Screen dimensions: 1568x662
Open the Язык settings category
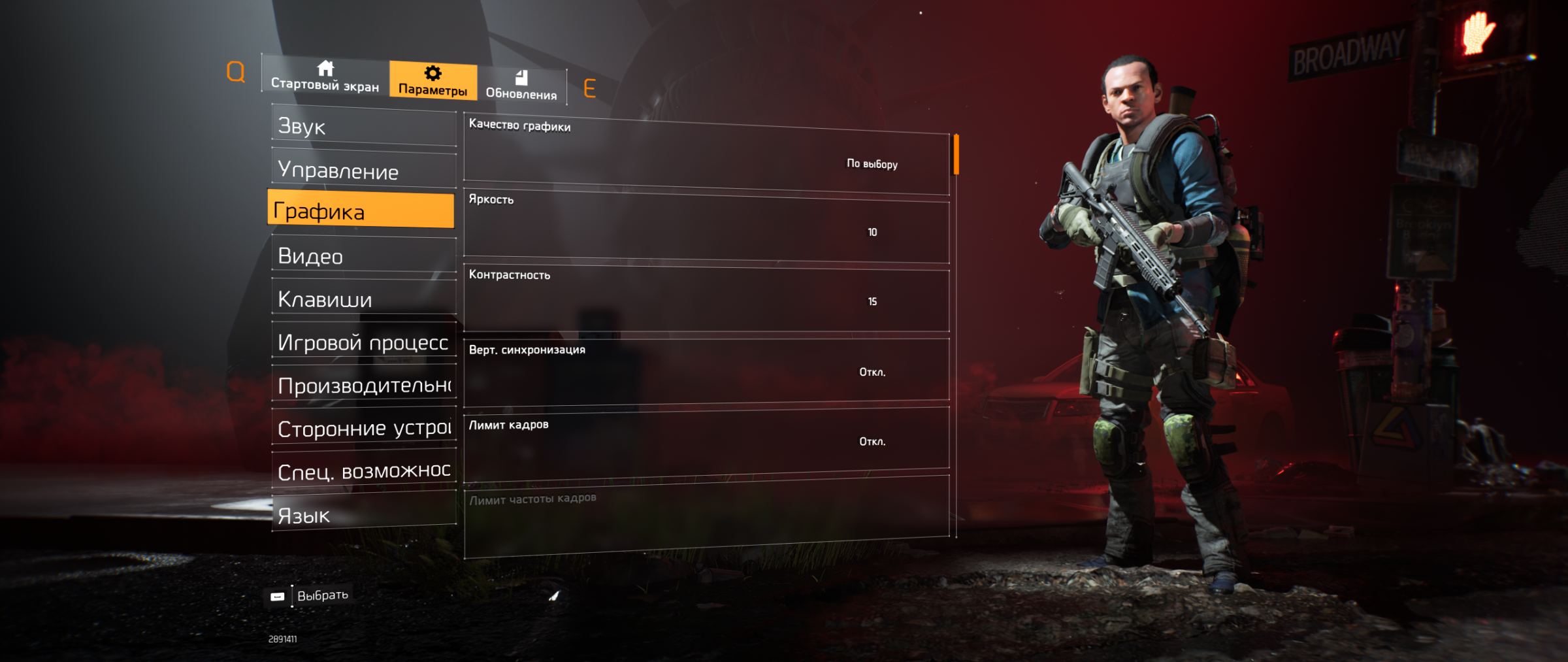coord(363,514)
